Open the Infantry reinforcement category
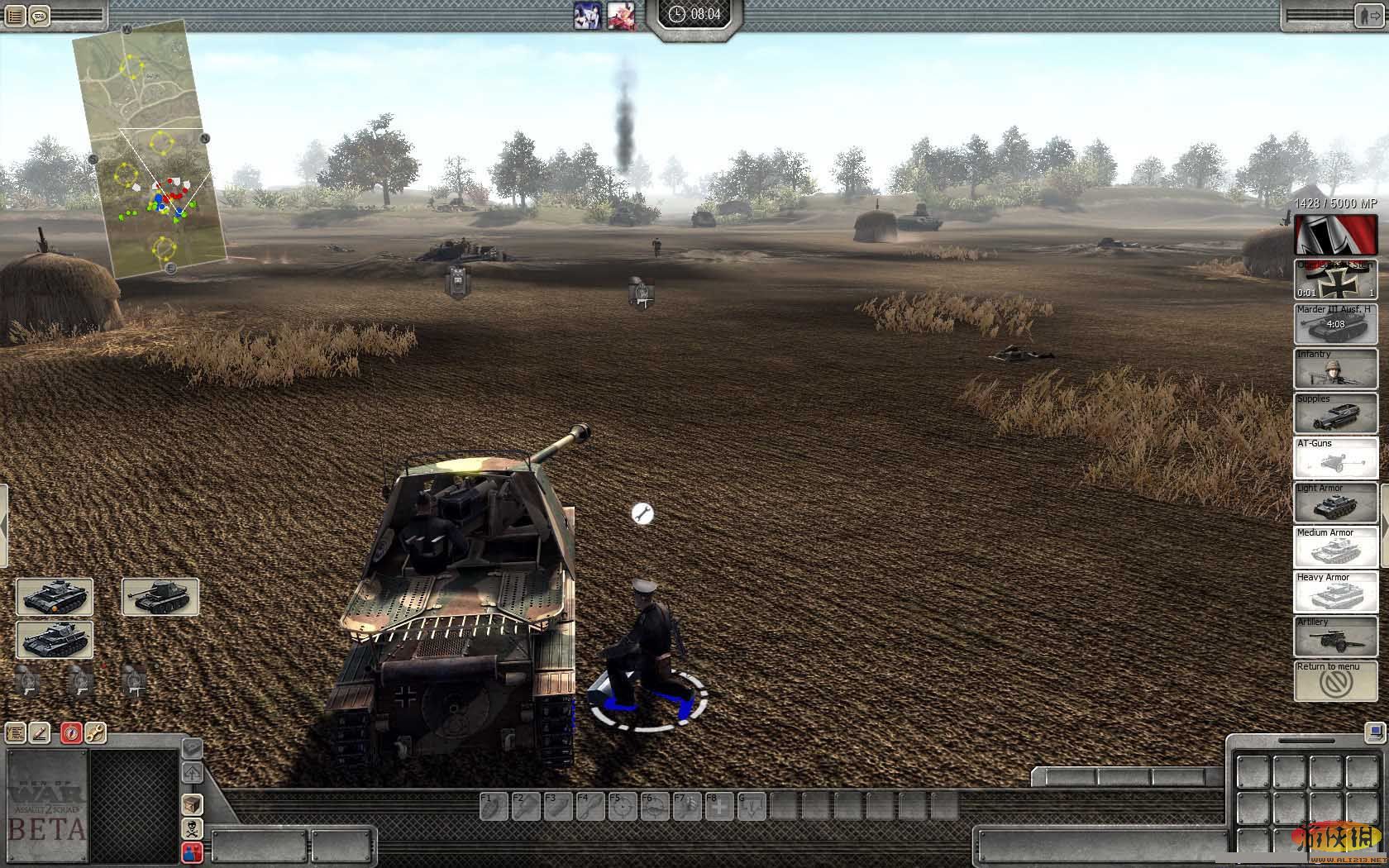 (1335, 369)
